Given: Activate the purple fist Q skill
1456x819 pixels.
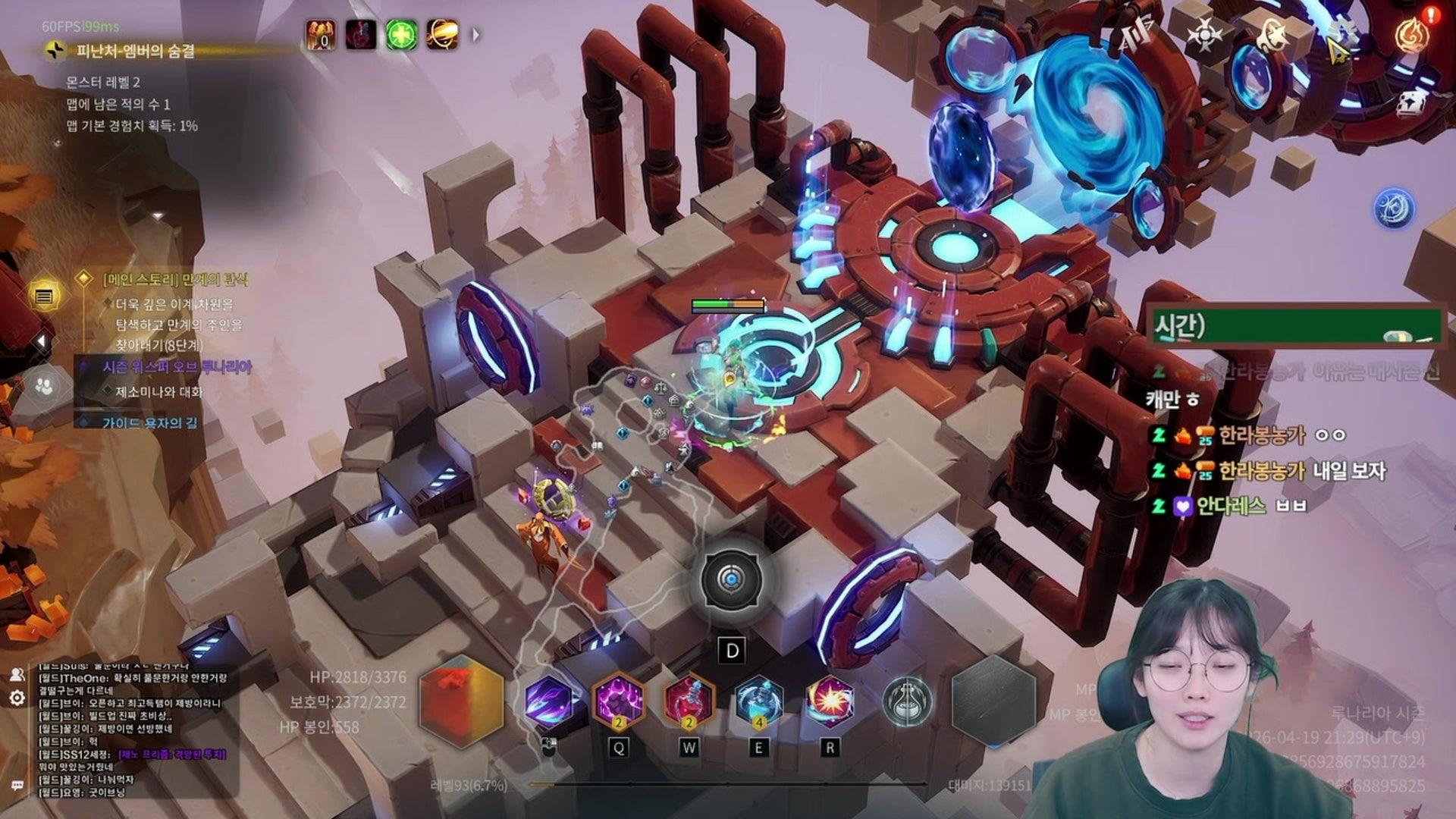Looking at the screenshot, I should tap(618, 701).
